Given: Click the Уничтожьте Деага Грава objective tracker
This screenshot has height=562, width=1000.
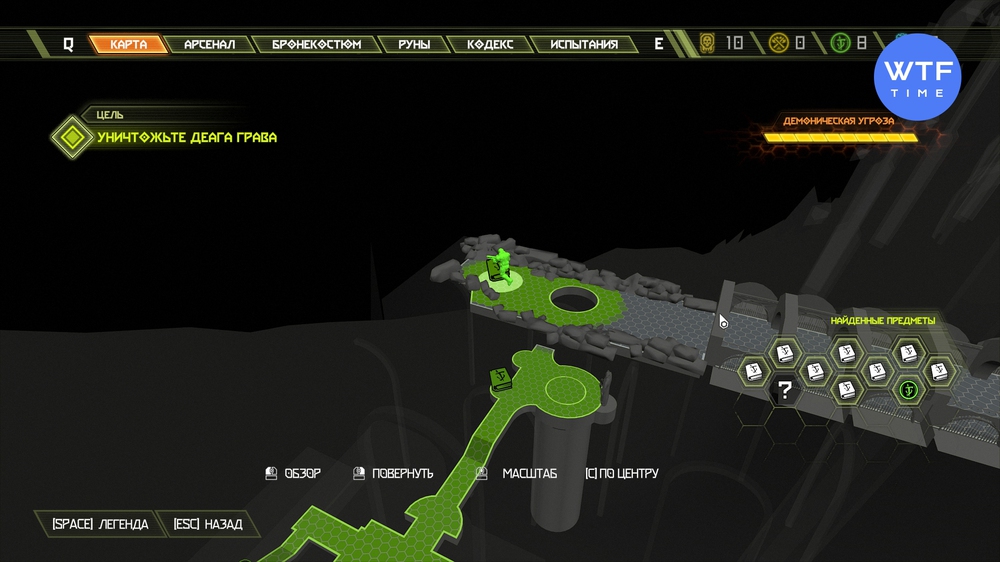Looking at the screenshot, I should point(186,137).
